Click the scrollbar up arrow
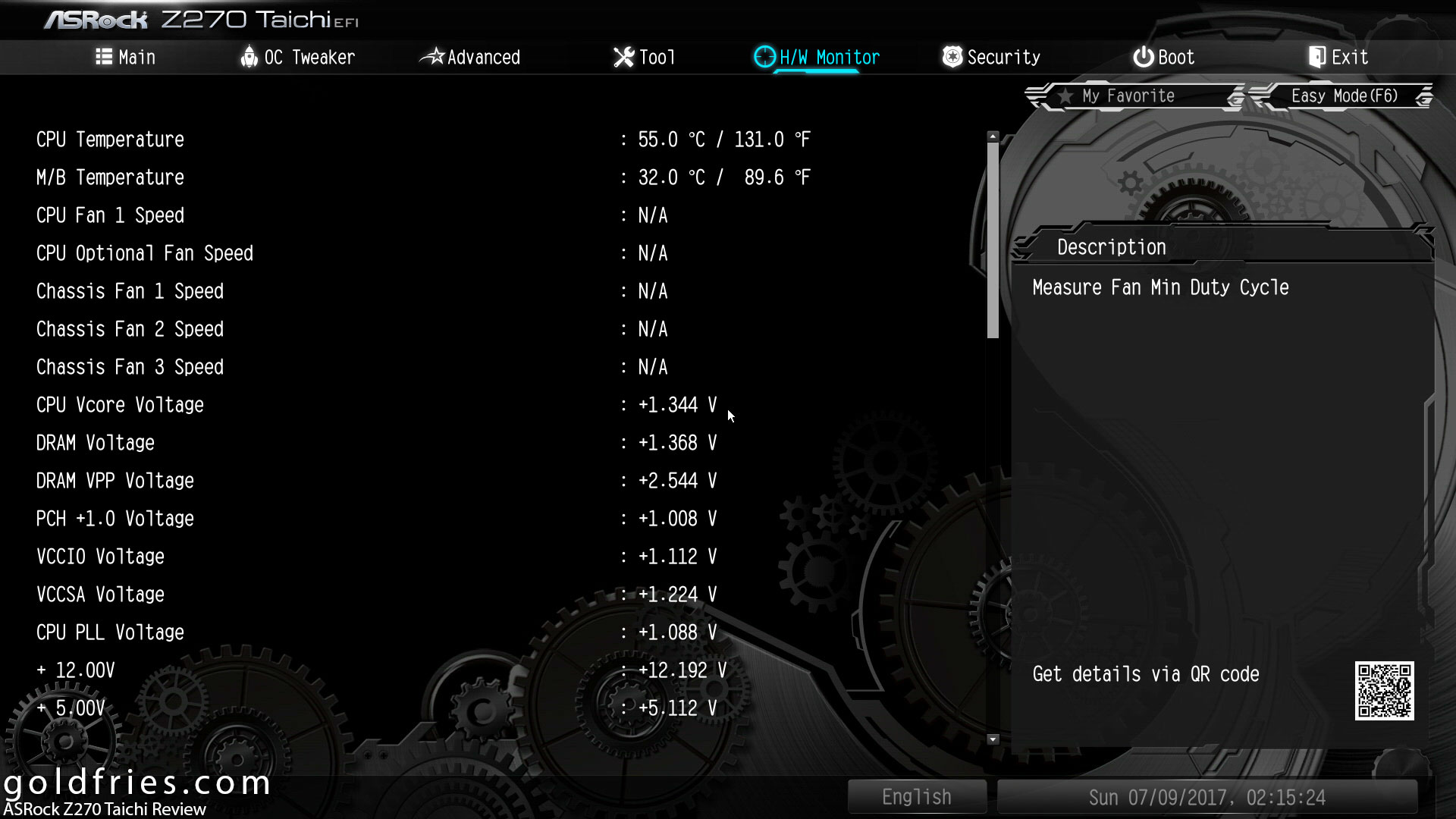 [993, 137]
